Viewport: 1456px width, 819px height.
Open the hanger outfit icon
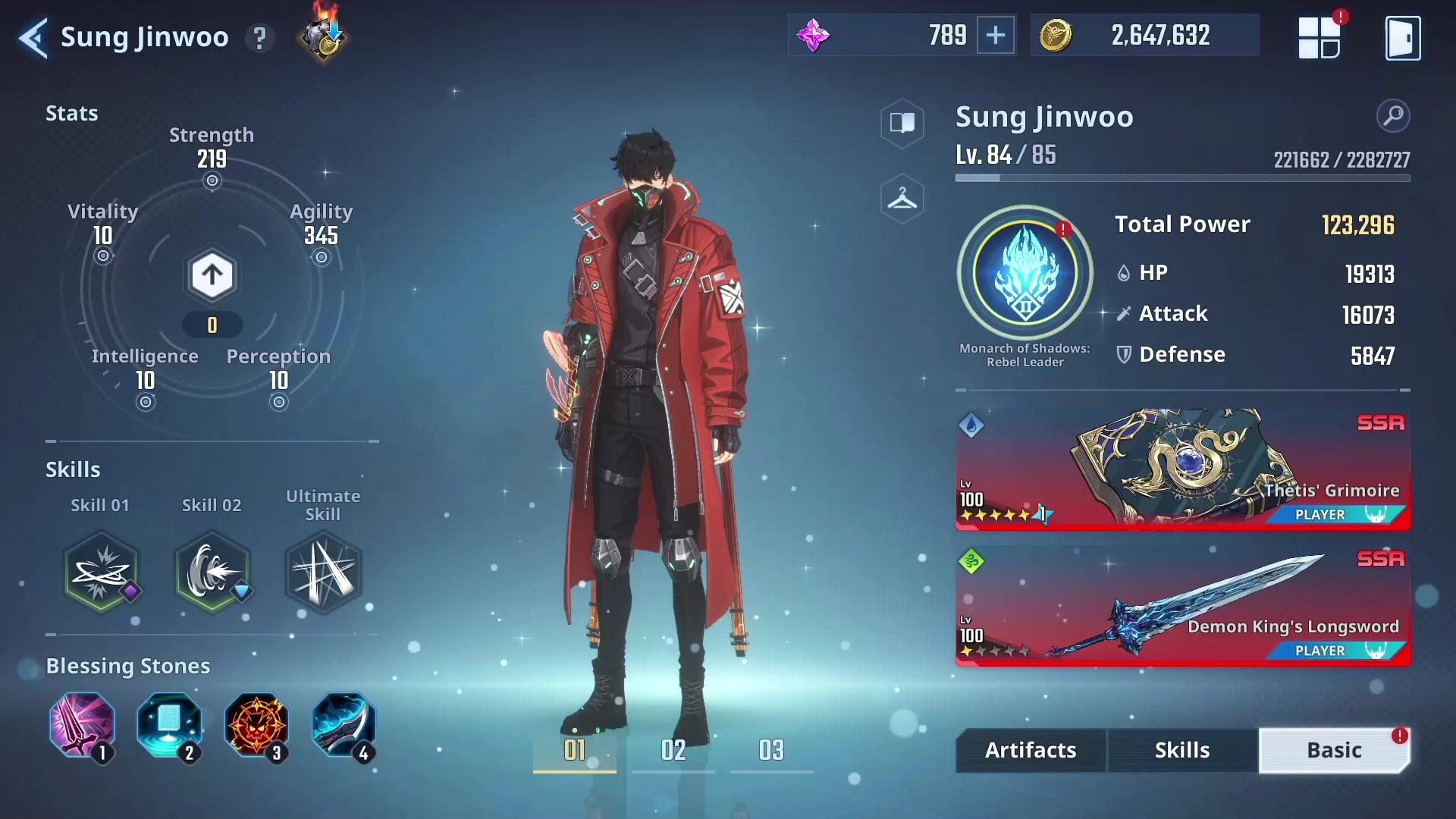click(902, 197)
